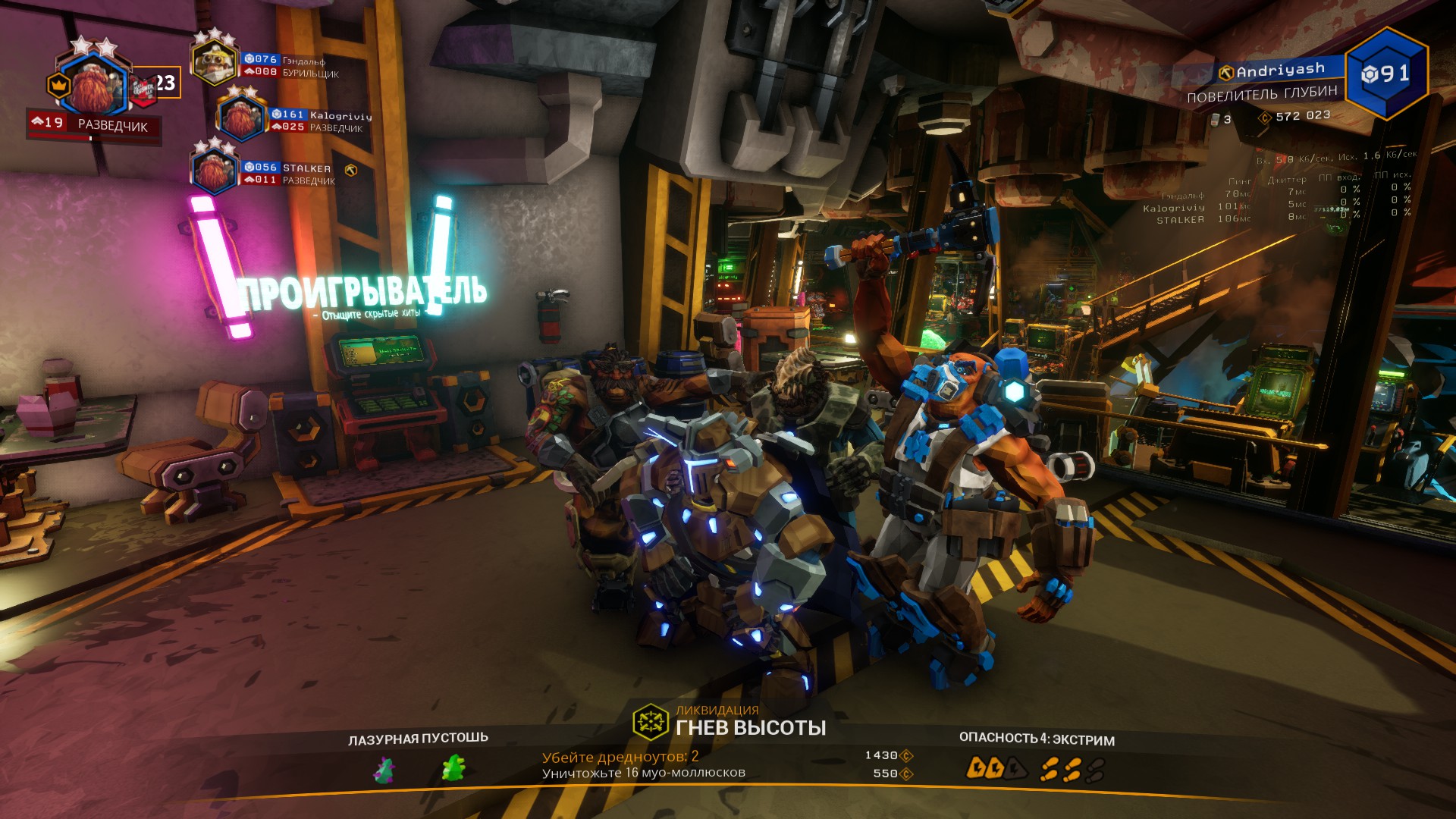
Task: Click the season badge beside your portrait
Action: 143,89
